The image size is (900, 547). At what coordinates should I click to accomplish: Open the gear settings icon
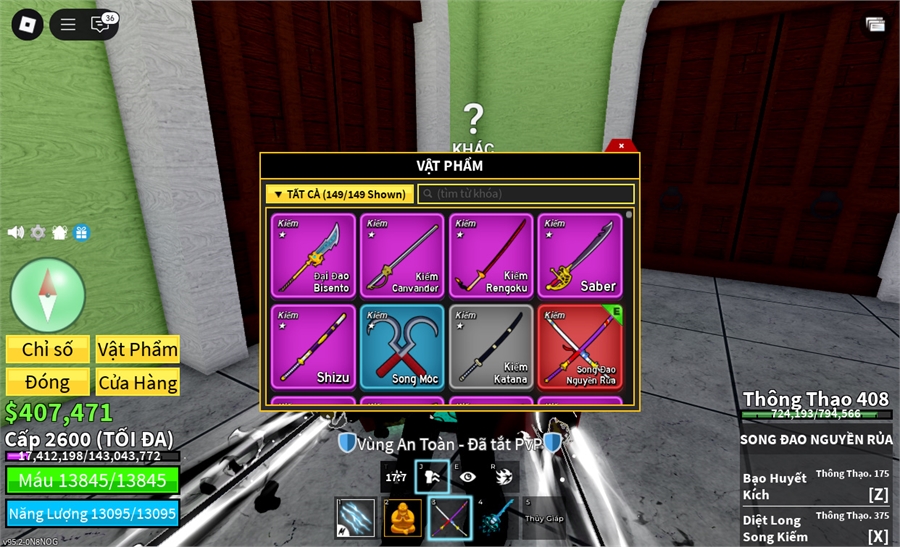pyautogui.click(x=38, y=232)
